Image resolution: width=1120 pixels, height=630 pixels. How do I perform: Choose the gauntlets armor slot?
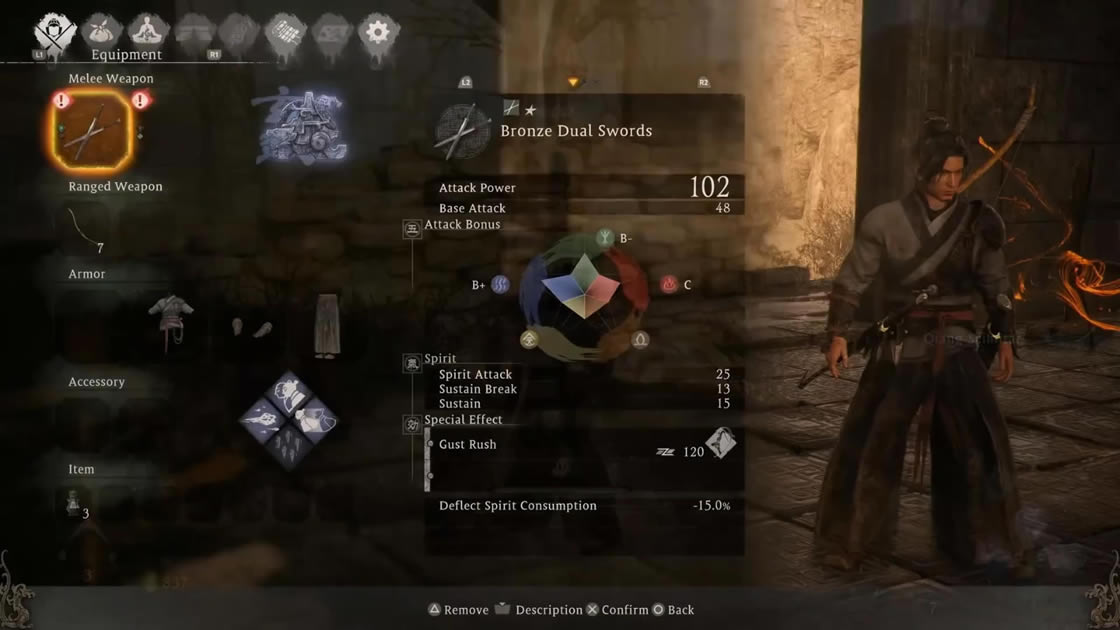click(x=248, y=327)
